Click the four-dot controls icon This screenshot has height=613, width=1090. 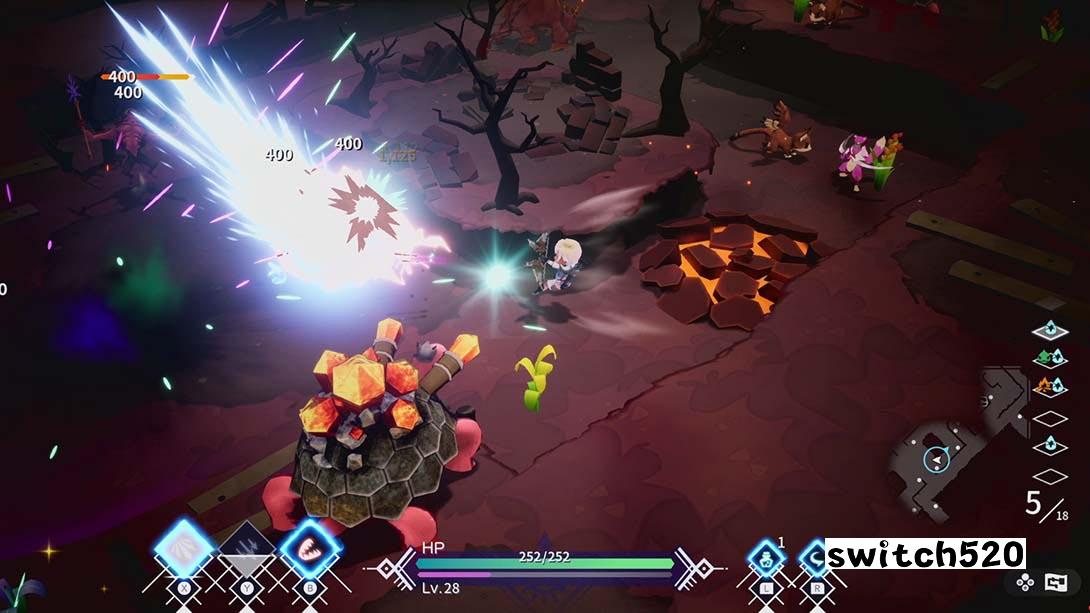tap(1025, 582)
